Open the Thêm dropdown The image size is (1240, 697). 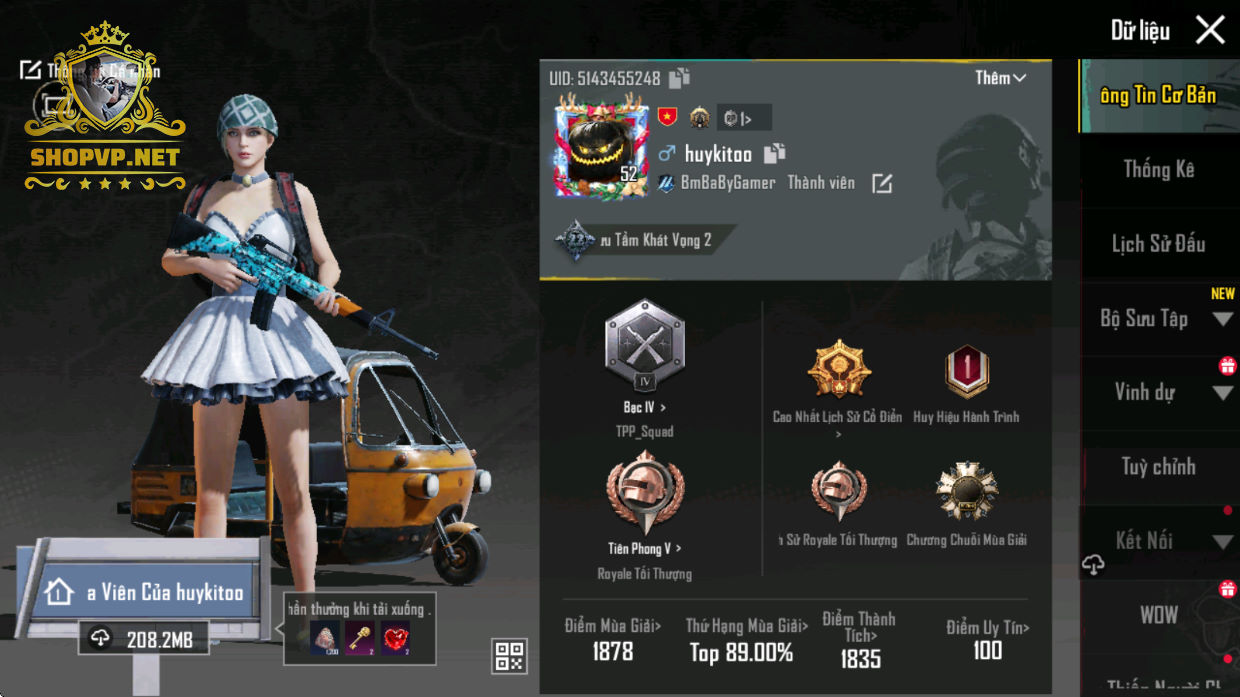coord(1000,78)
